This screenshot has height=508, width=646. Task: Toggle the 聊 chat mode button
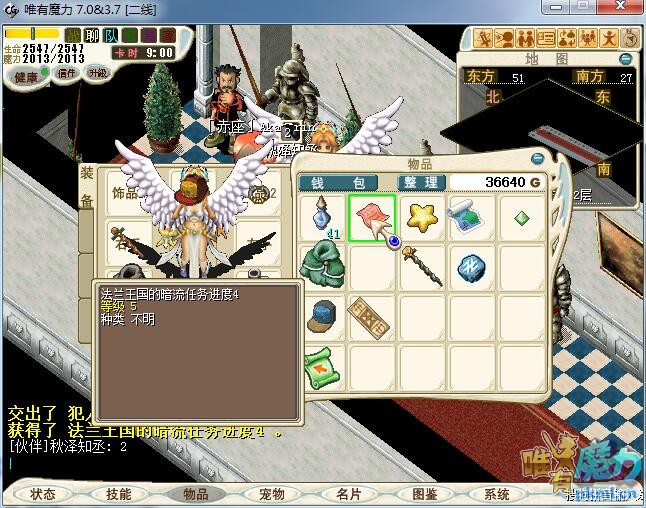pos(91,36)
